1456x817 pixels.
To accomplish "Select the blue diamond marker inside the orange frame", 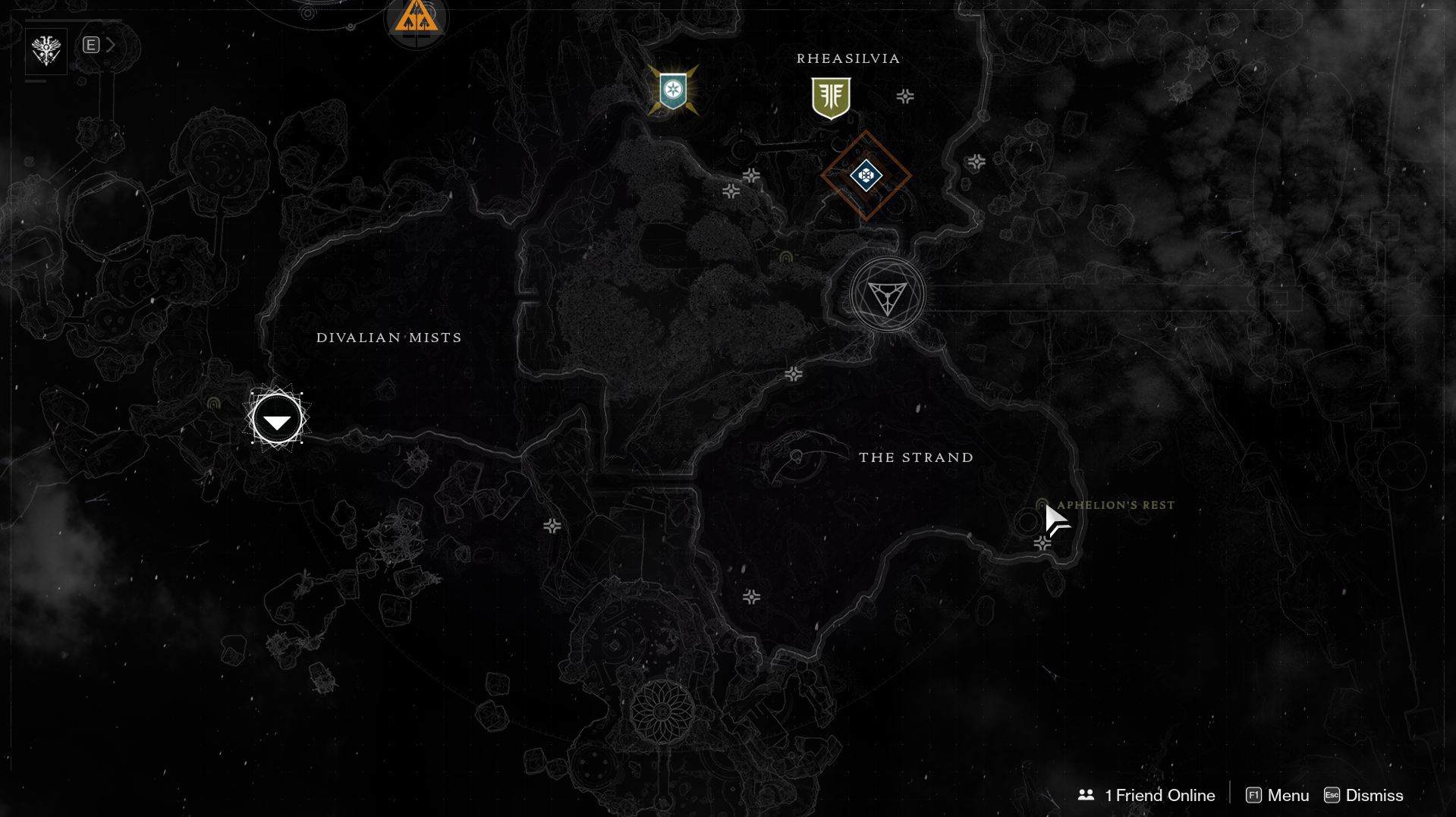I will [866, 175].
